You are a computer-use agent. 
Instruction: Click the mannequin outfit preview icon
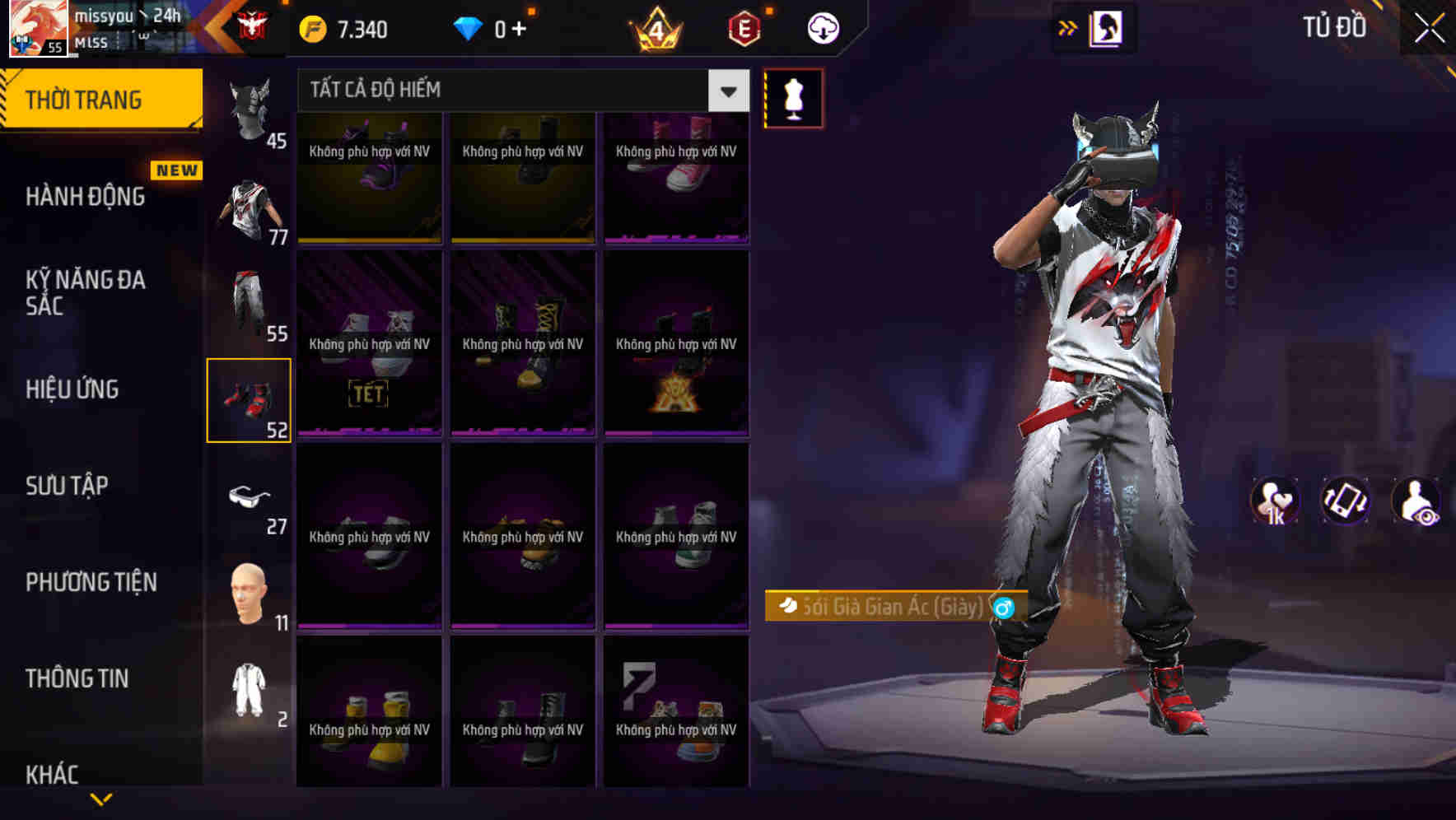(x=793, y=96)
